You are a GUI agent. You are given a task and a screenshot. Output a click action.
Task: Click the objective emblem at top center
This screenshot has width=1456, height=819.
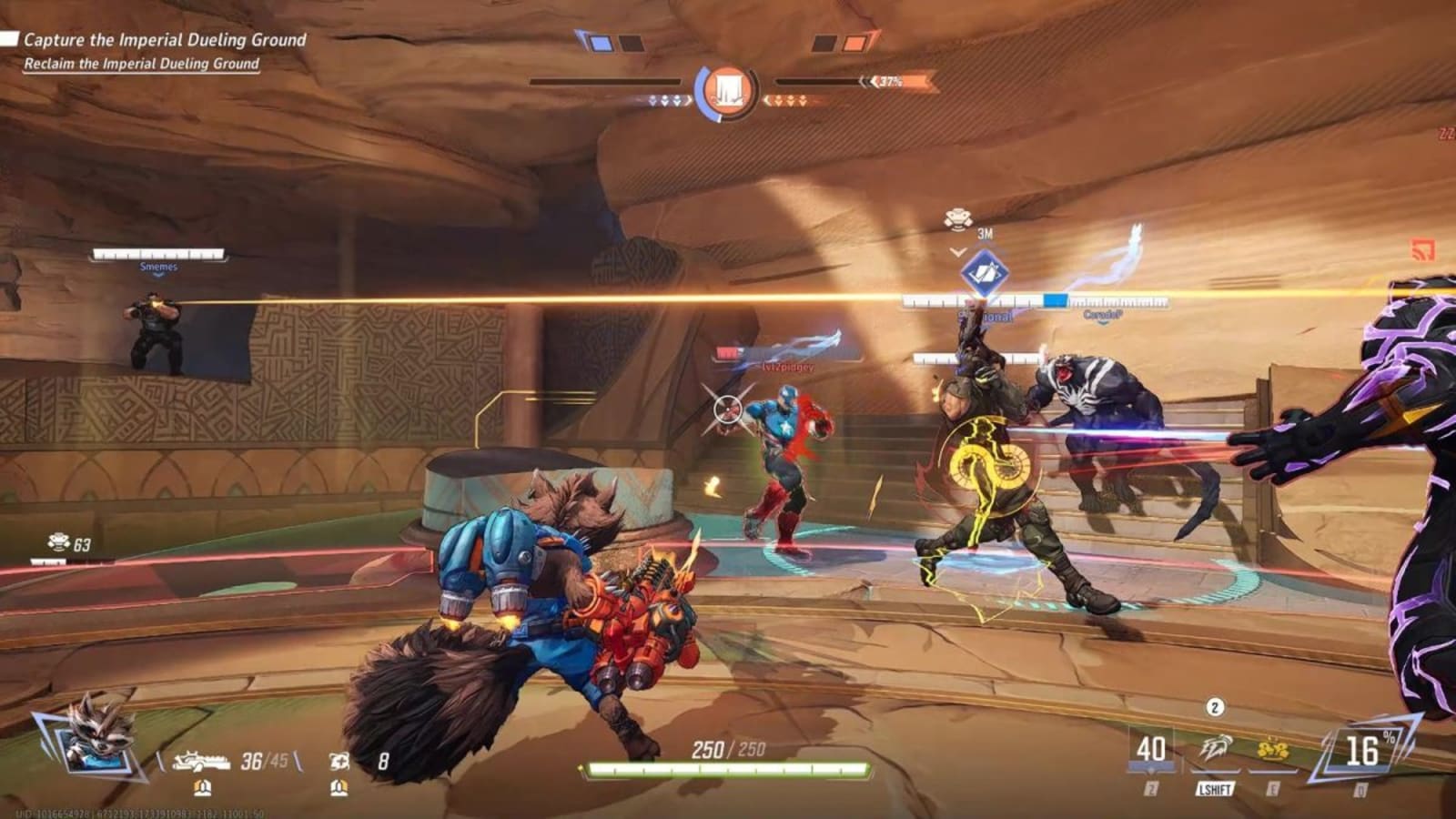[728, 88]
